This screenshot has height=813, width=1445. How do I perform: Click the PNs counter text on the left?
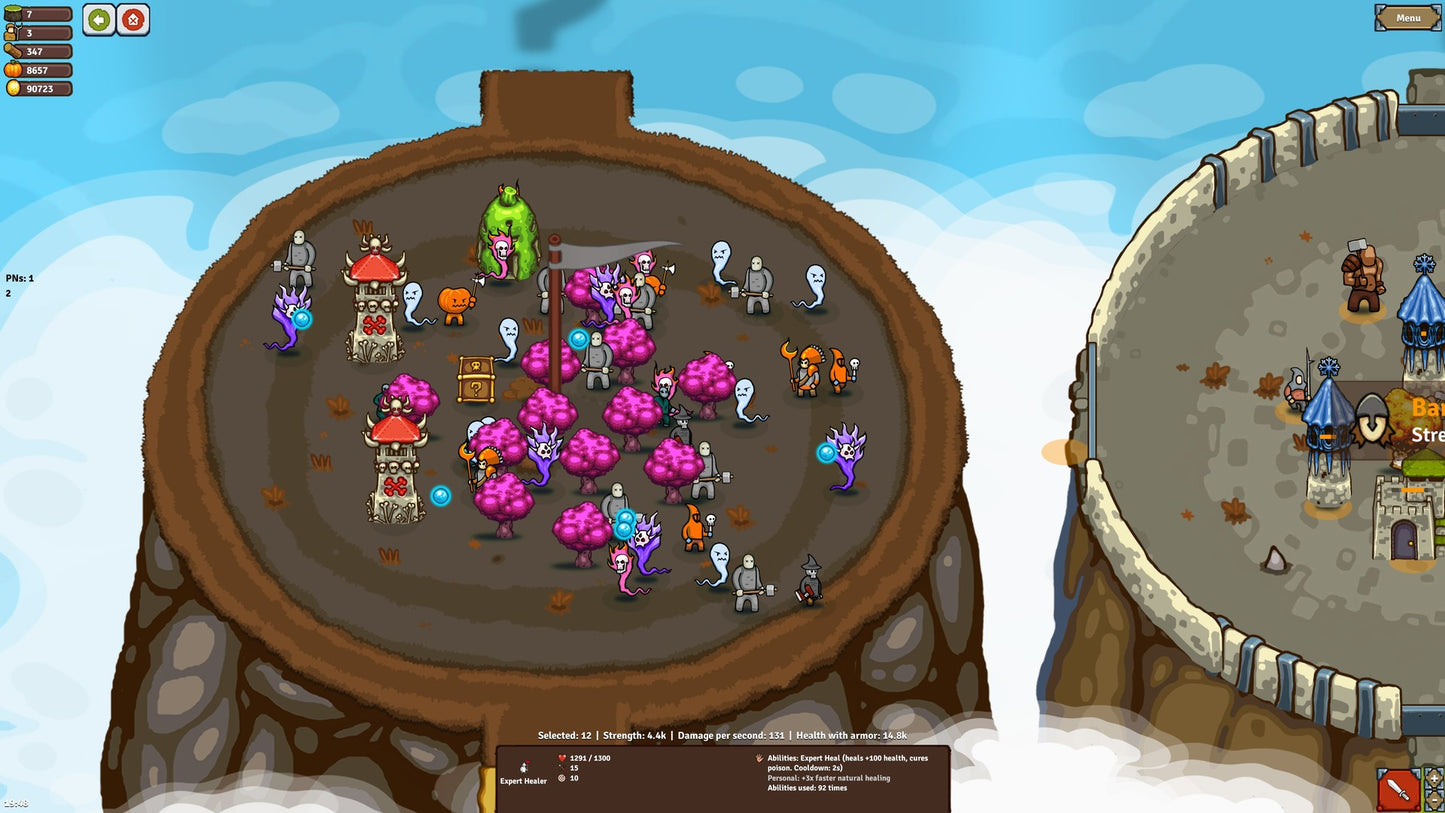18,280
